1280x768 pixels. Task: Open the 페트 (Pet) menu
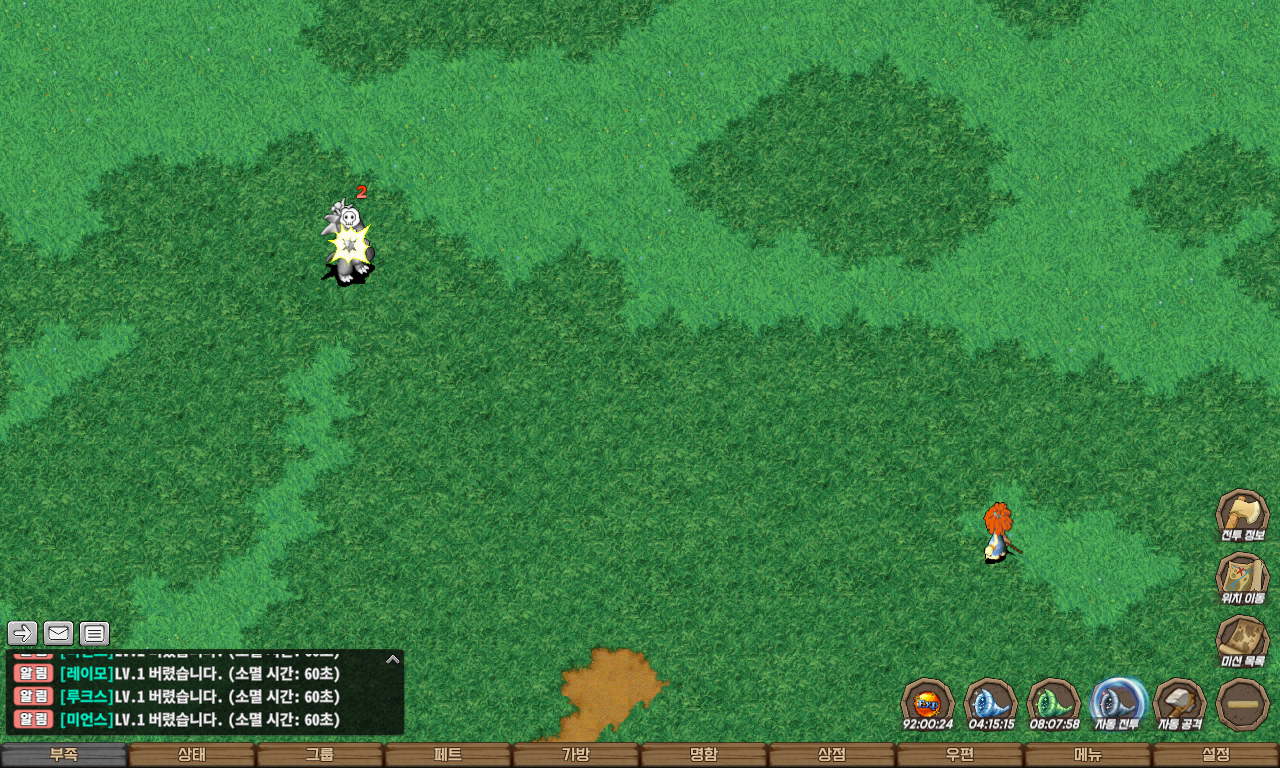(x=448, y=755)
